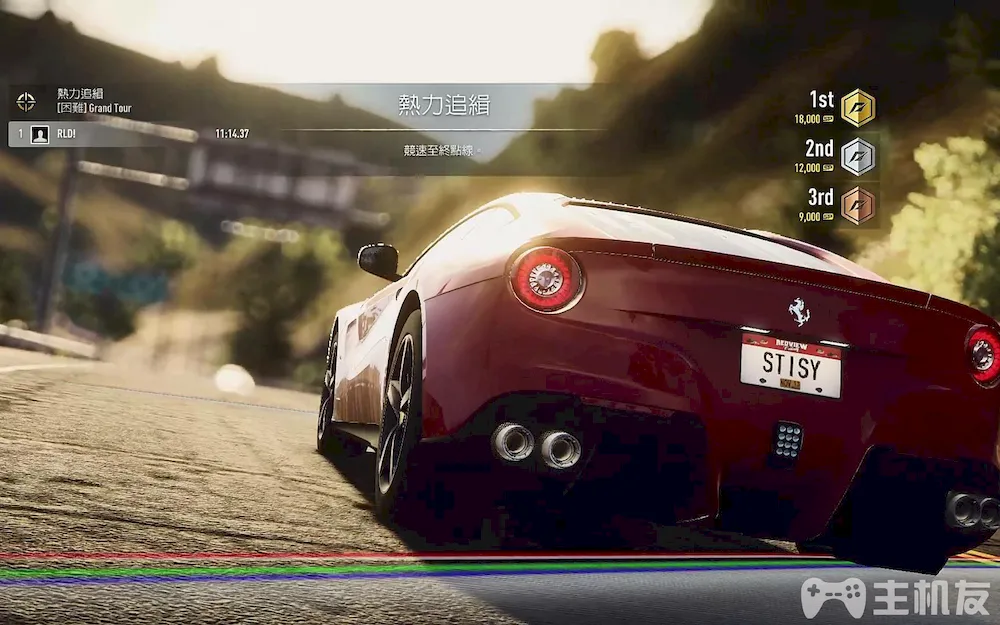Select the RLD! player row

(130, 134)
